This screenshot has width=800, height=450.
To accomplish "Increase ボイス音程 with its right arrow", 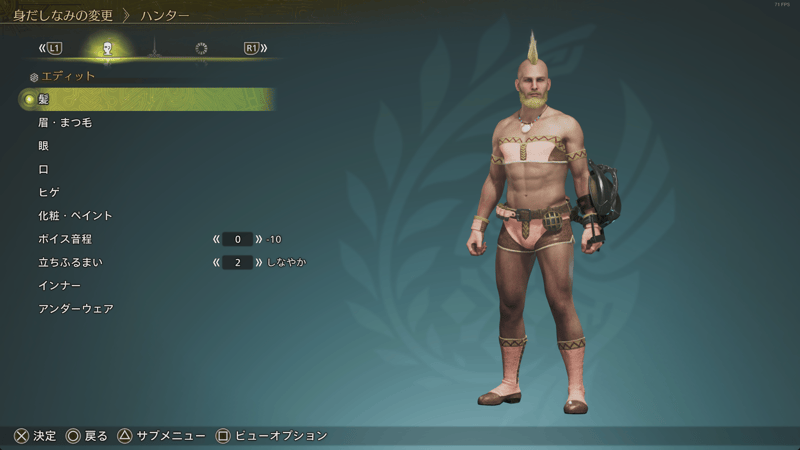I will point(260,240).
